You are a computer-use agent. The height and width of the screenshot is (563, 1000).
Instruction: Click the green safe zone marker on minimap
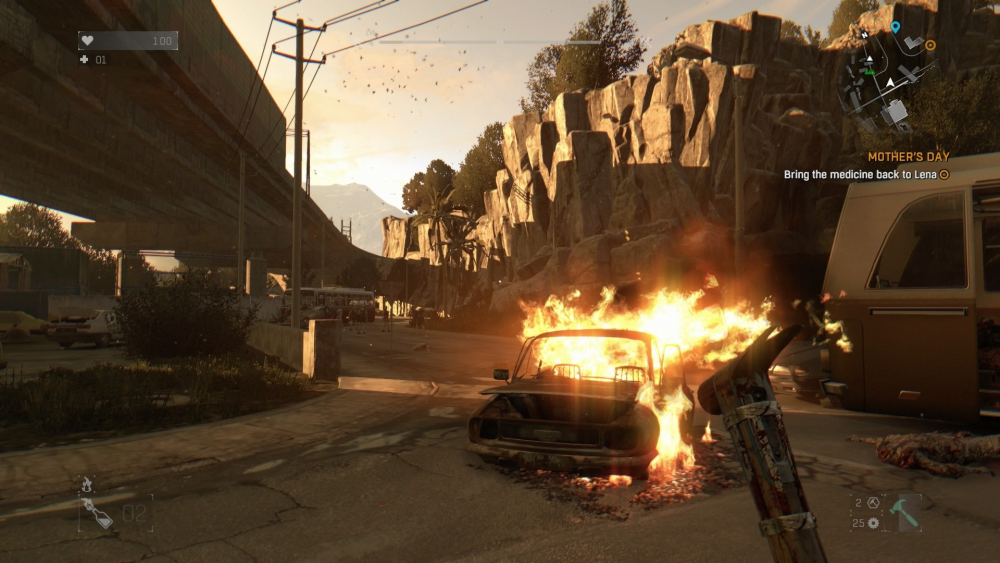869,72
